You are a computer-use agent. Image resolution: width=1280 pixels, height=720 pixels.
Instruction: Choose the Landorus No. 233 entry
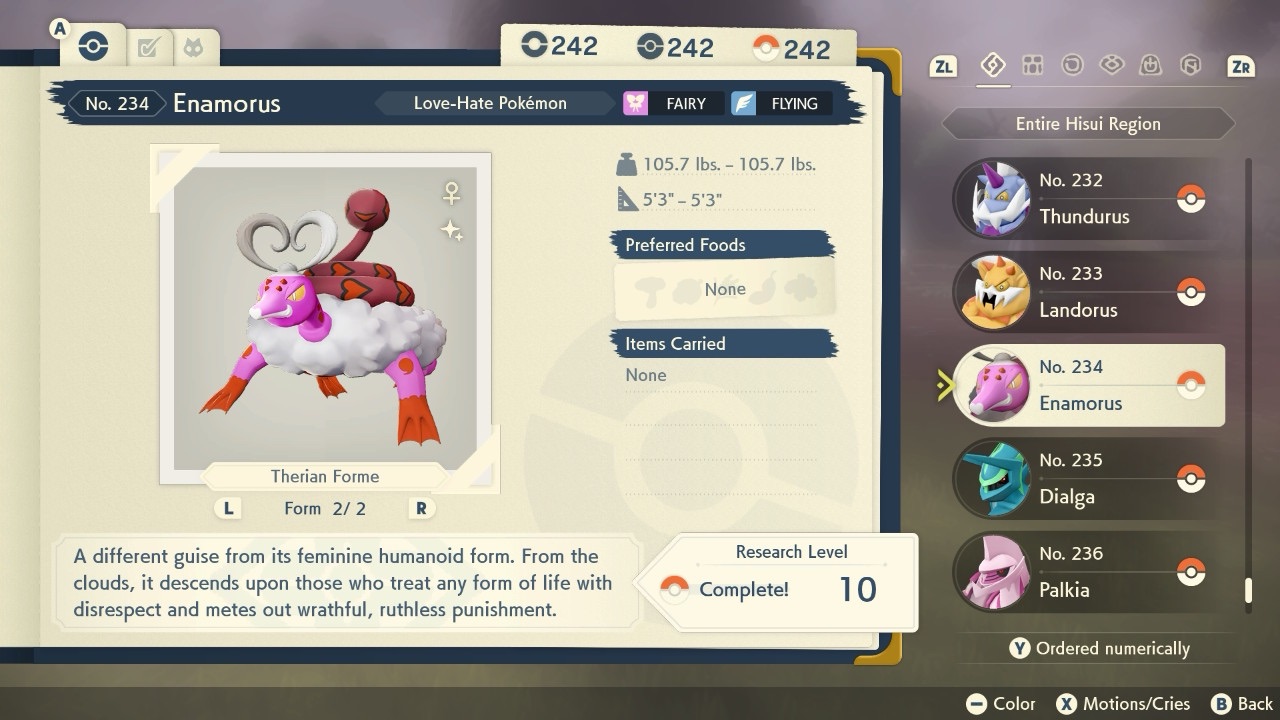click(1088, 292)
